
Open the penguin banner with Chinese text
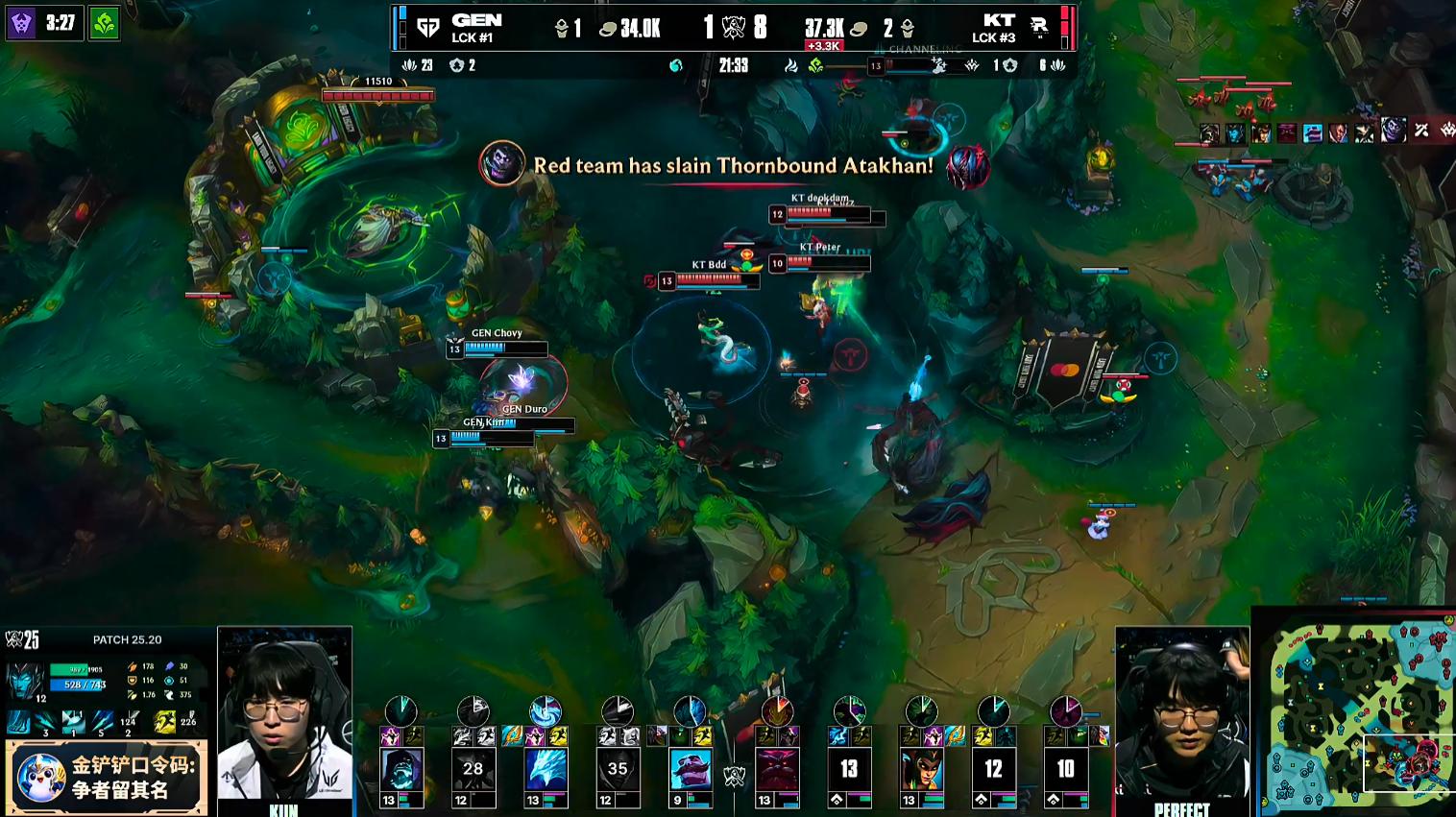[107, 778]
